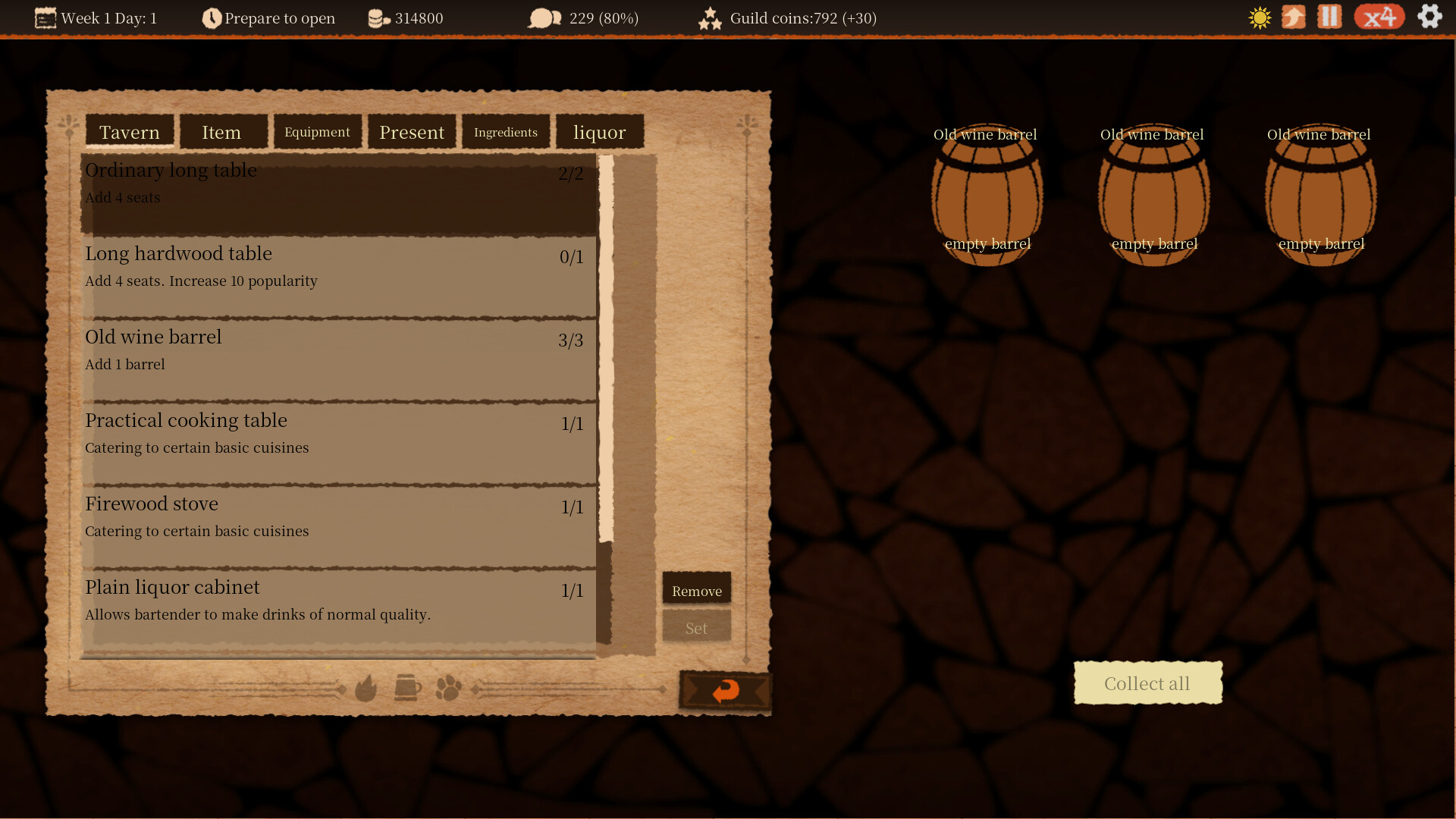
Task: Click the customer chat bubble icon
Action: point(544,17)
